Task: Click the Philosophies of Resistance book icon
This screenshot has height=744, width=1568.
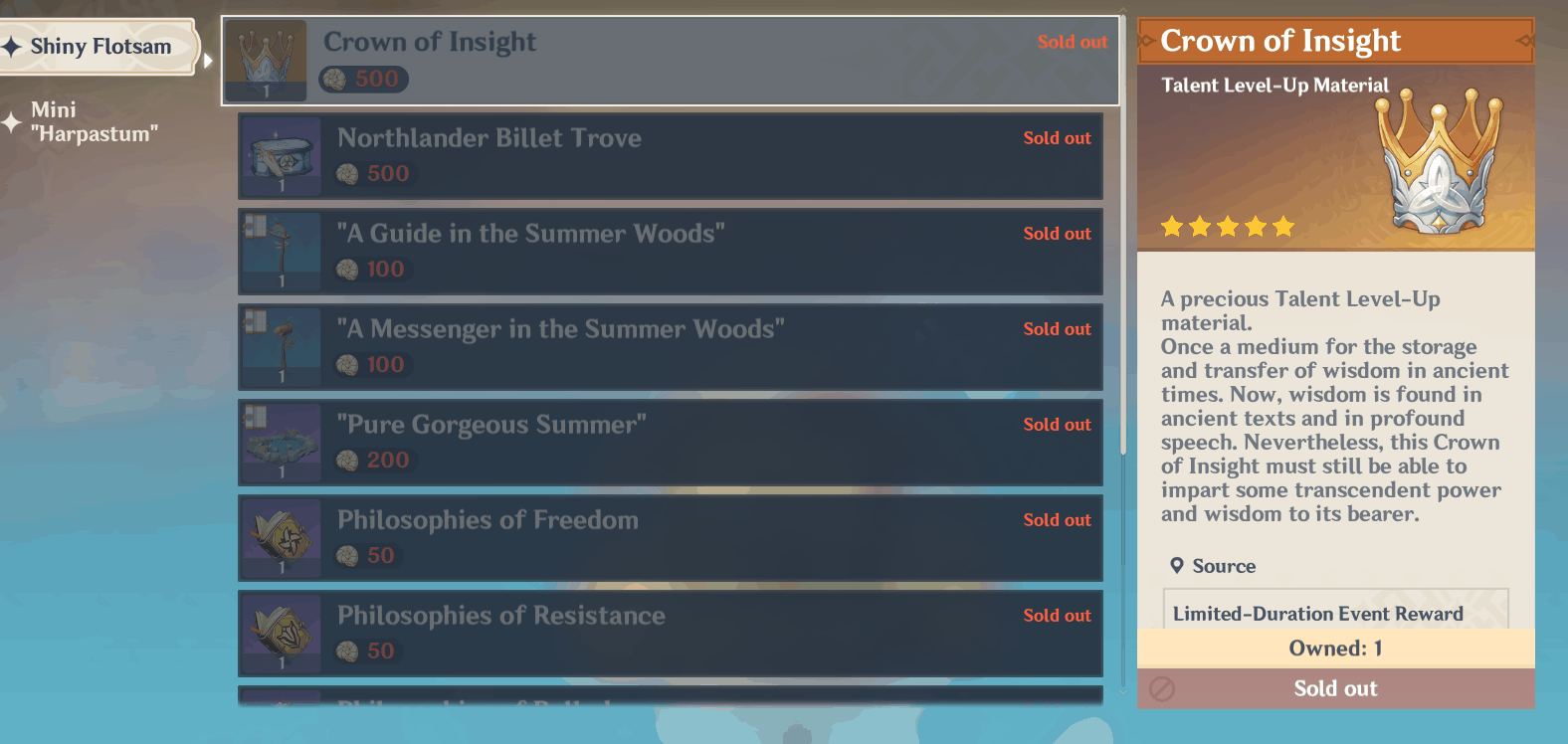Action: pyautogui.click(x=280, y=633)
